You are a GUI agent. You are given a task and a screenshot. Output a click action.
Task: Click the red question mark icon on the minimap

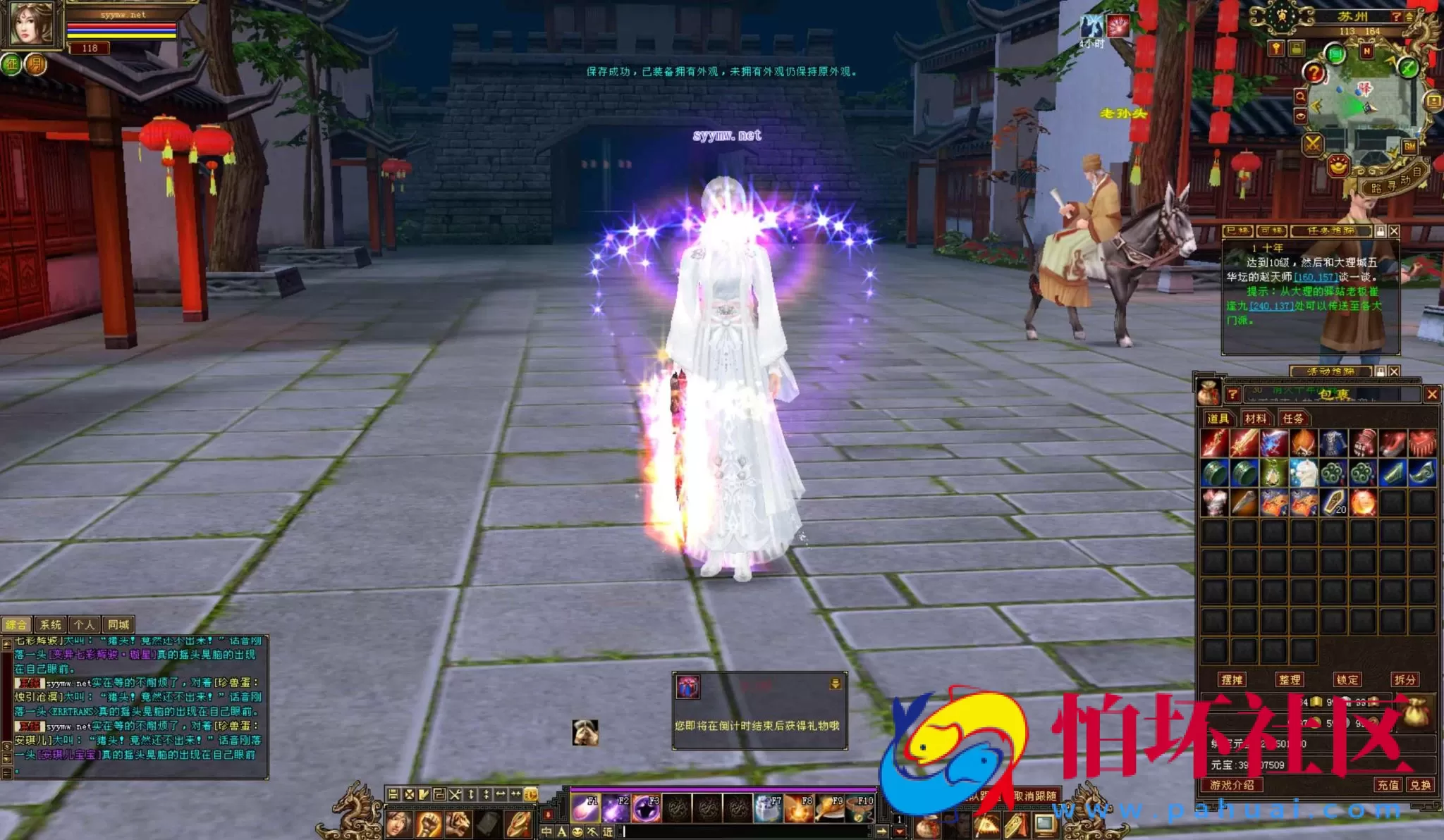click(x=1314, y=72)
